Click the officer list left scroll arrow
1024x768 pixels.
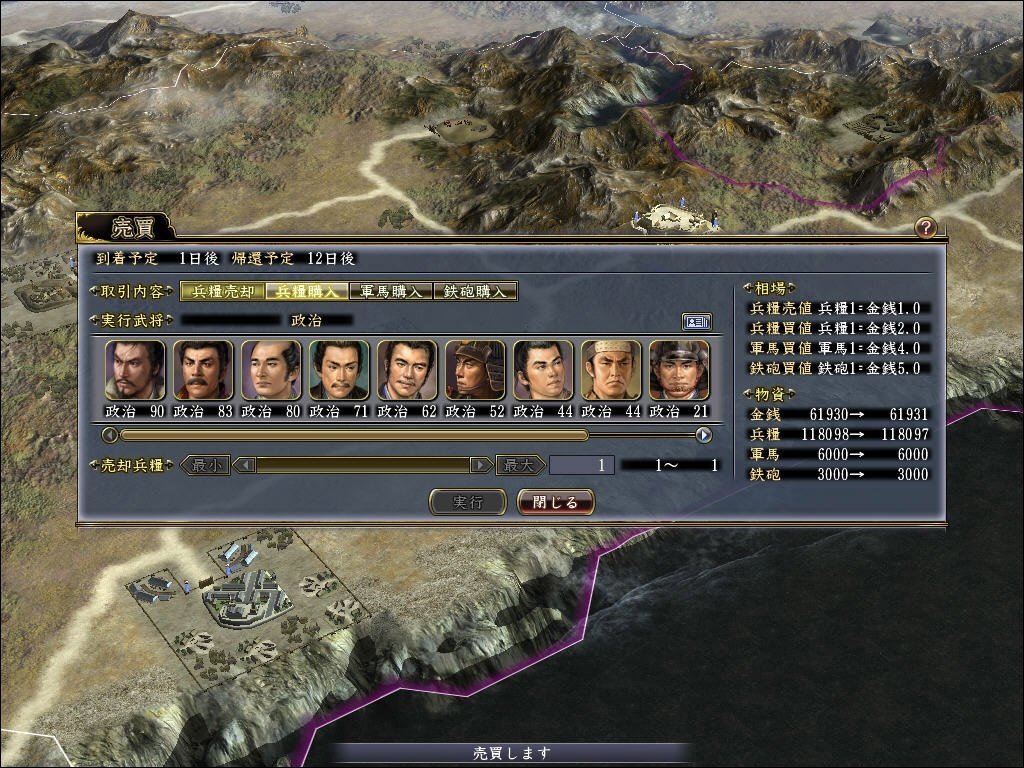[110, 435]
